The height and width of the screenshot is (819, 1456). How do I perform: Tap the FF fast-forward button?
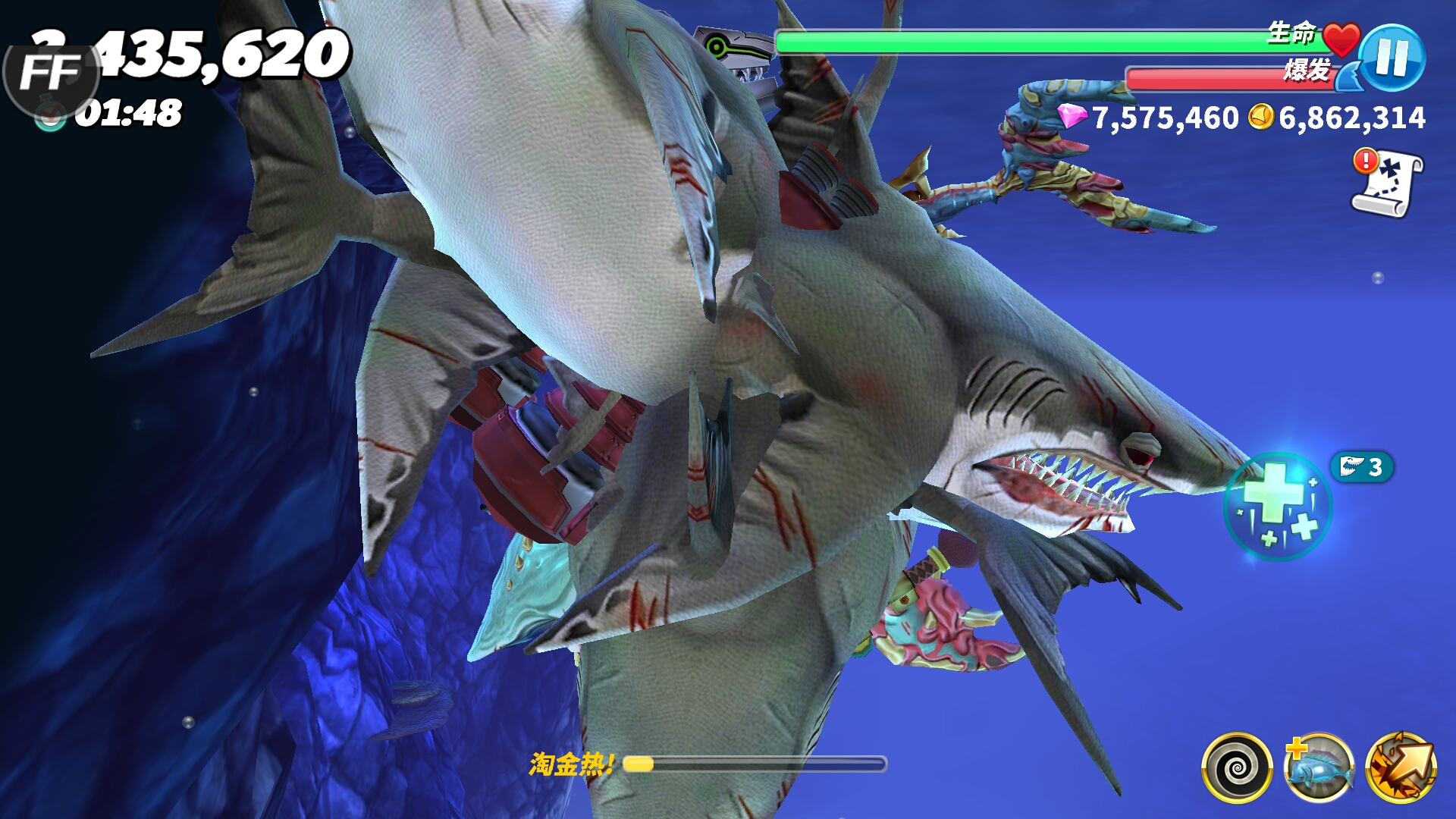pos(50,74)
